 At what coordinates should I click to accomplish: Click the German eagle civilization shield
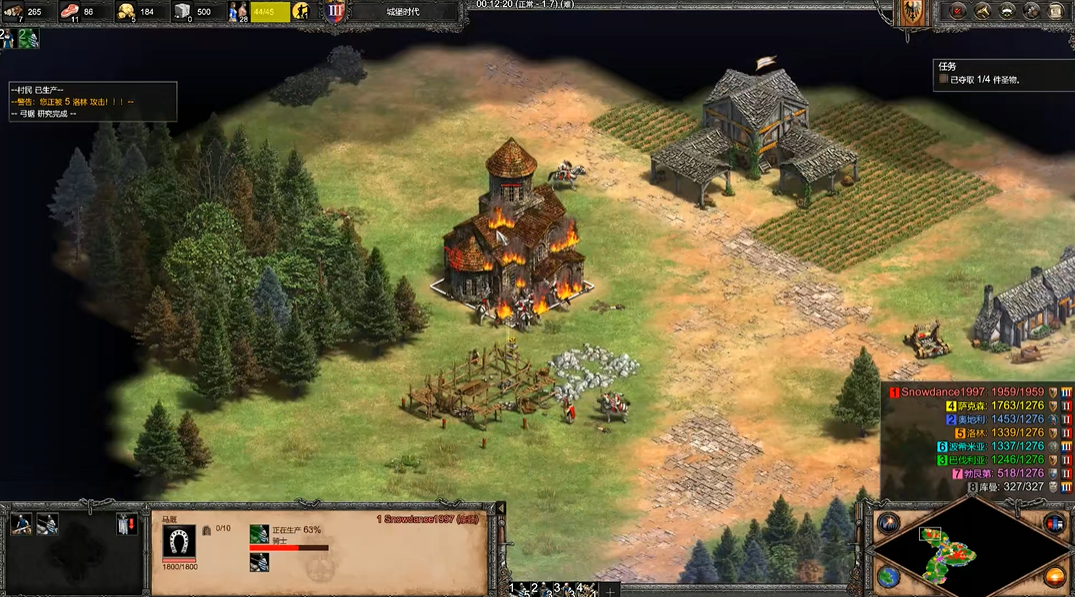pos(911,13)
